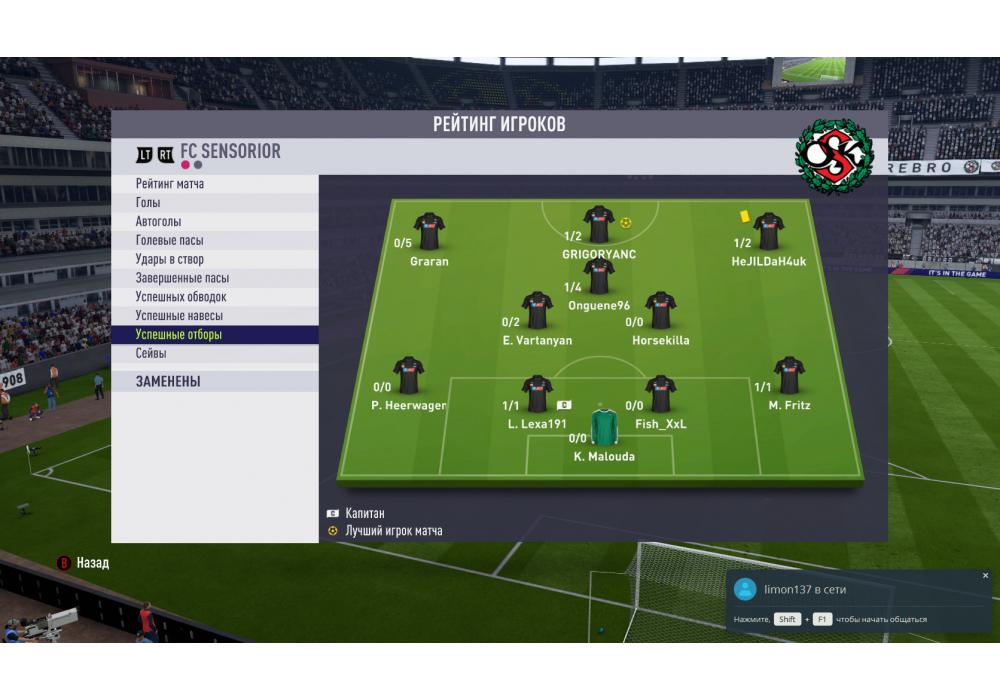1000x700 pixels.
Task: Show the Голевые пасы statistics
Action: pyautogui.click(x=169, y=241)
